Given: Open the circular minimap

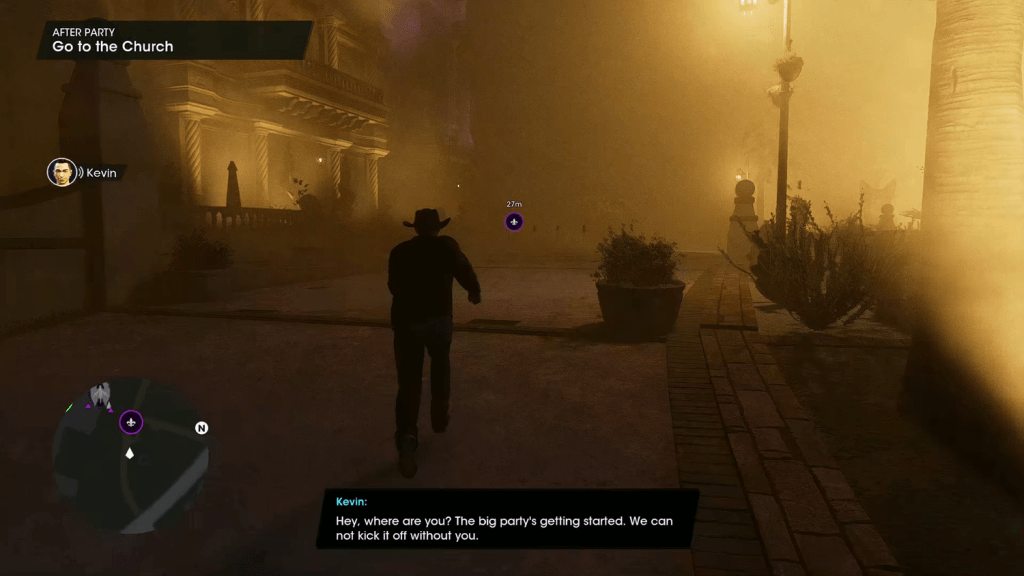Looking at the screenshot, I should click(x=130, y=456).
